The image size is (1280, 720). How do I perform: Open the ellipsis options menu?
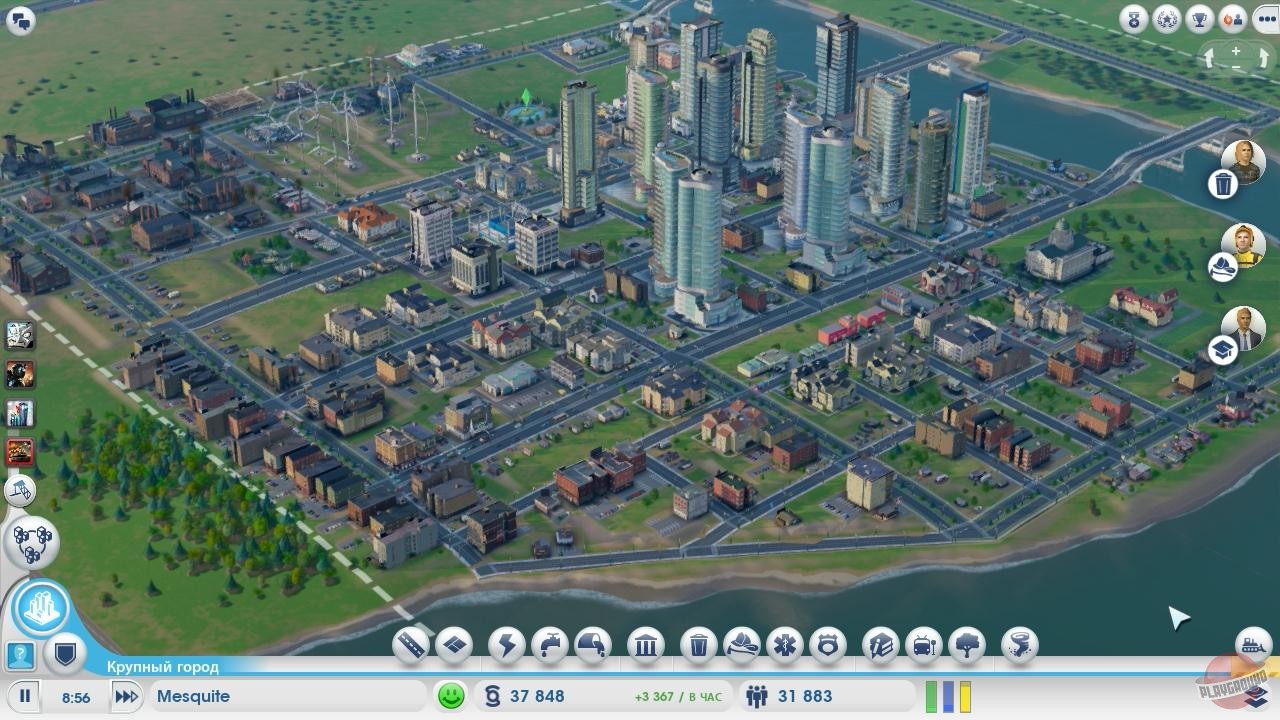pyautogui.click(x=1266, y=19)
